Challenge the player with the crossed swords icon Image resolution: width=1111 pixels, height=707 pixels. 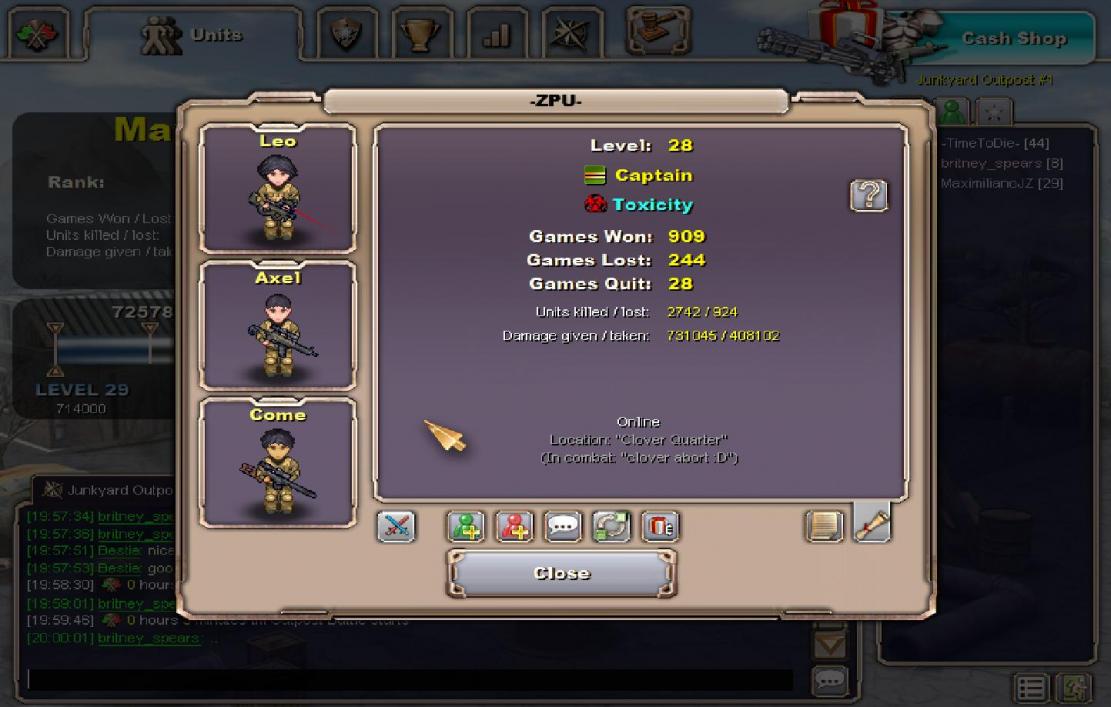point(396,526)
